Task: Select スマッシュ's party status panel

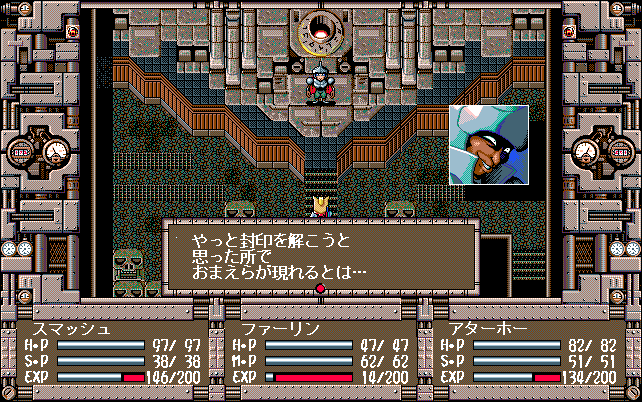Action: (112, 353)
